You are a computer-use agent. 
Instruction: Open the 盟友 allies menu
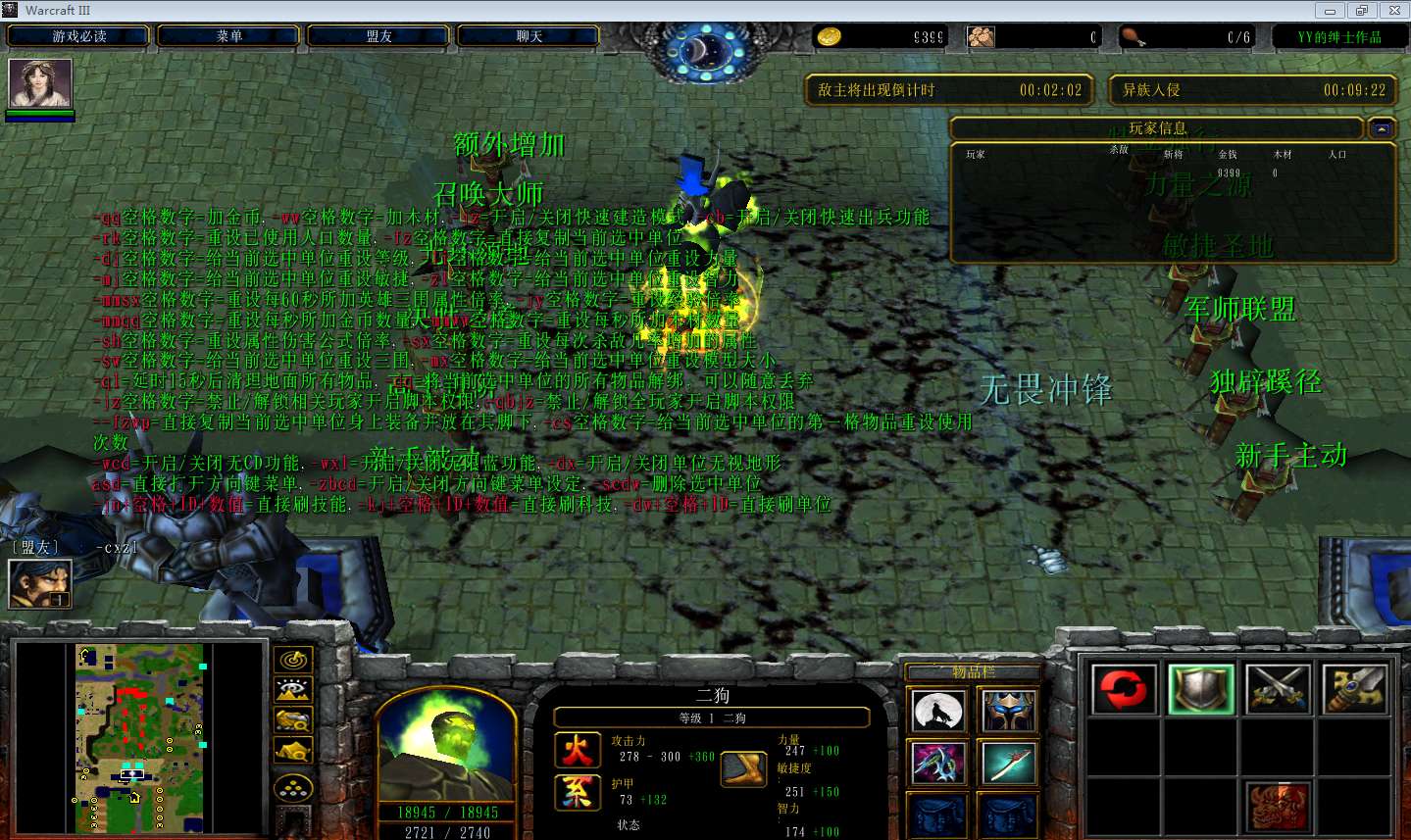point(379,36)
